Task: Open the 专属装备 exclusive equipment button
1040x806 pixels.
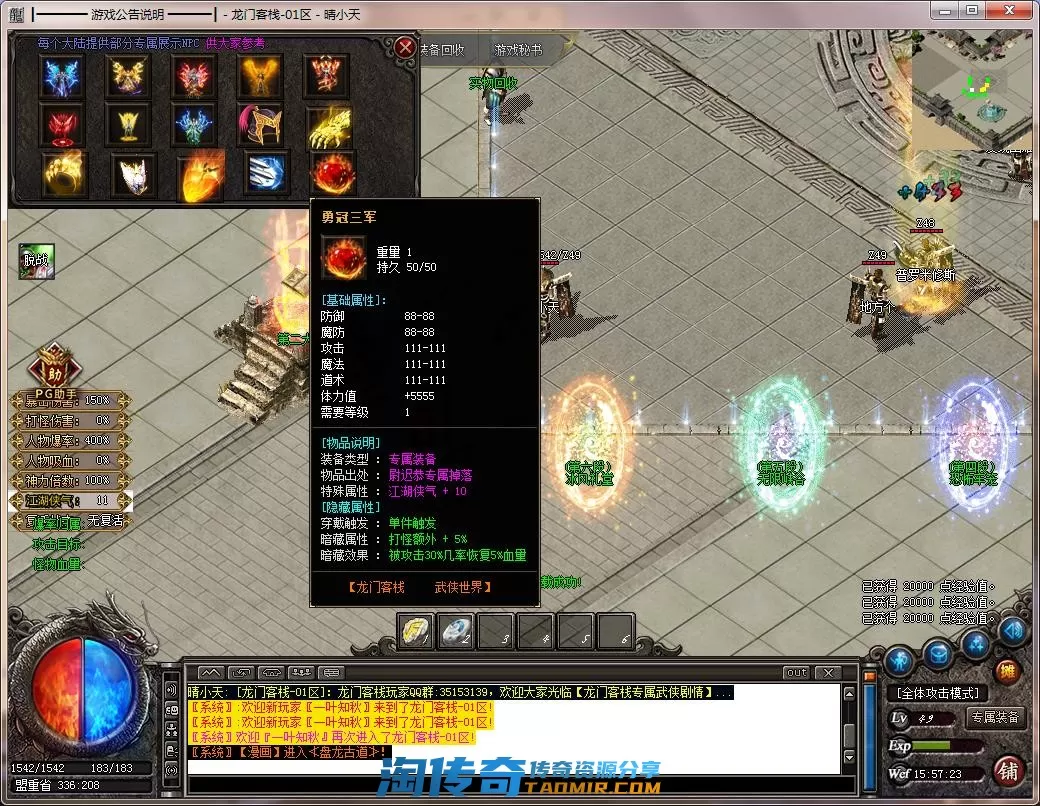Action: click(995, 717)
